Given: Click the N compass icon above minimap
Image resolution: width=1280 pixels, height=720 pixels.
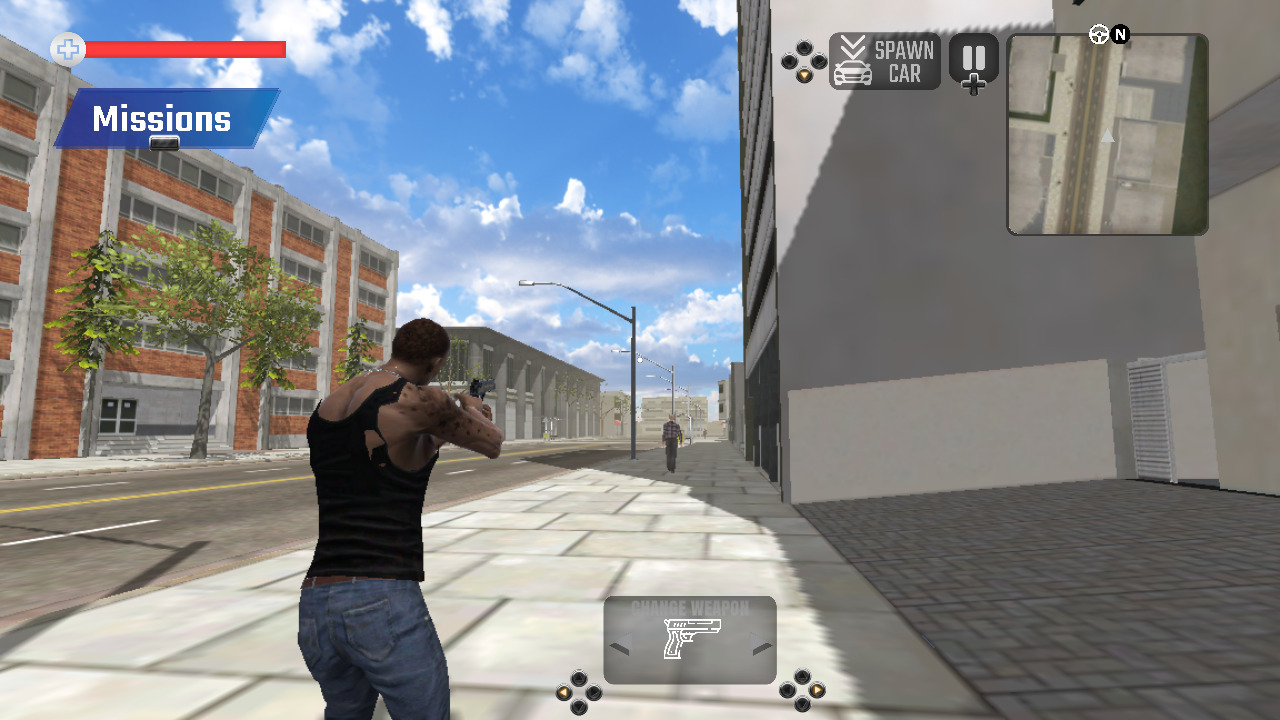Looking at the screenshot, I should coord(1120,35).
